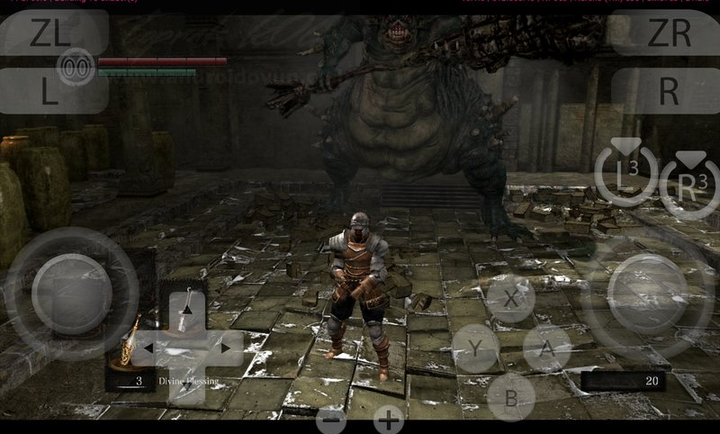The image size is (720, 434).
Task: Click the plus button
Action: click(388, 419)
